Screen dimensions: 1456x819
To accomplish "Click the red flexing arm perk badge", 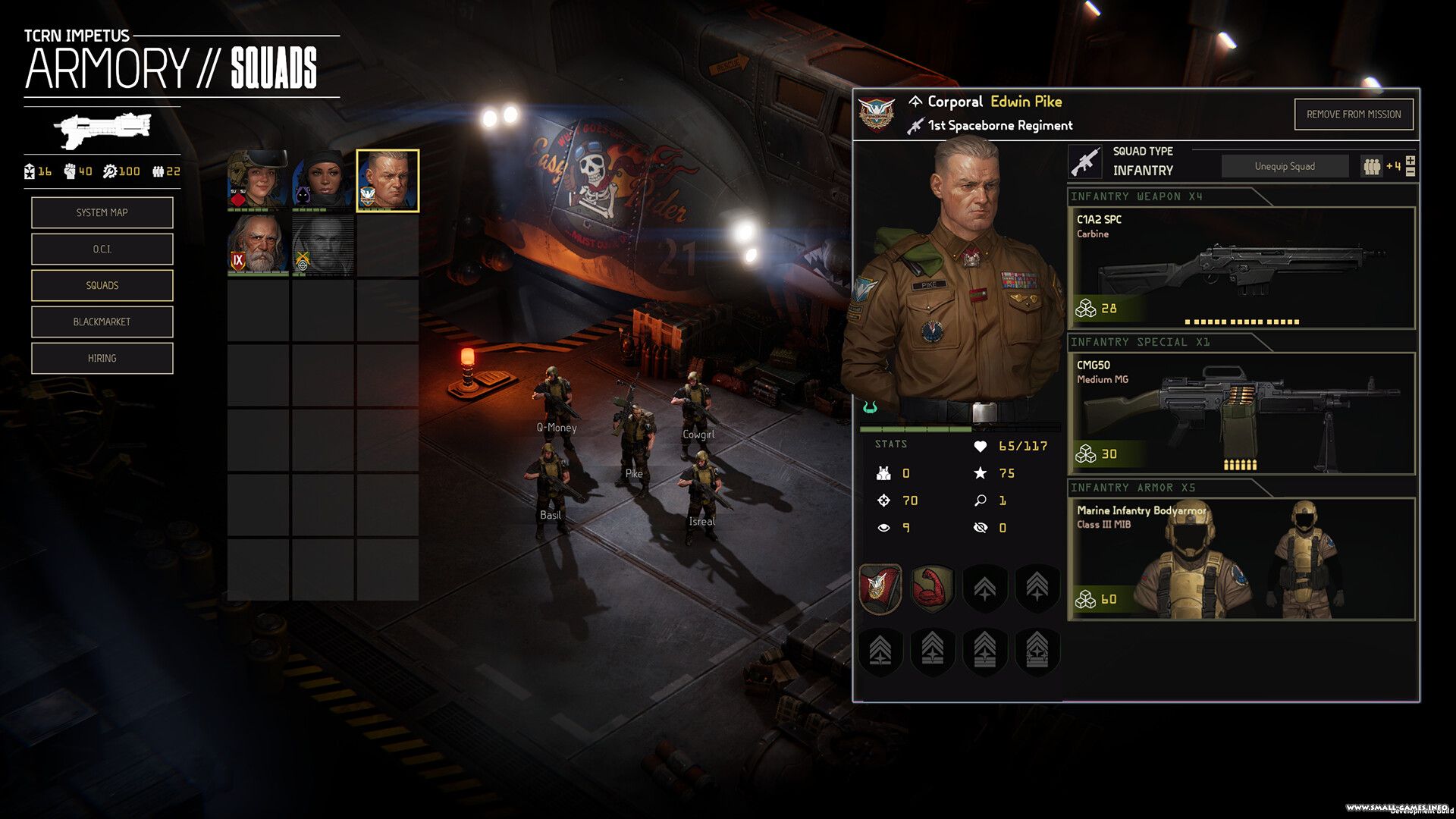I will click(932, 588).
